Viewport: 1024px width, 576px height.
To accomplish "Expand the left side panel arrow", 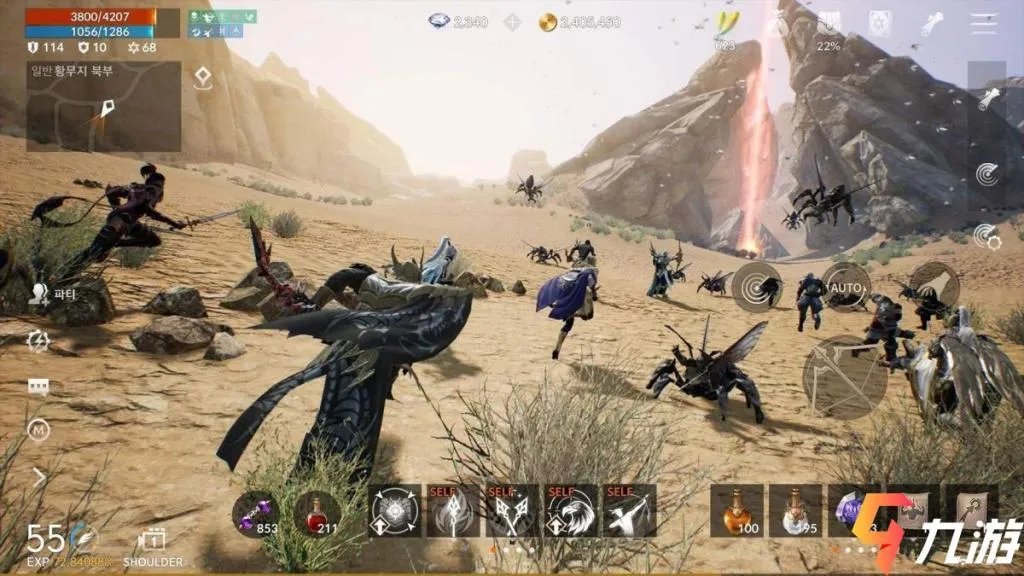I will tap(39, 477).
